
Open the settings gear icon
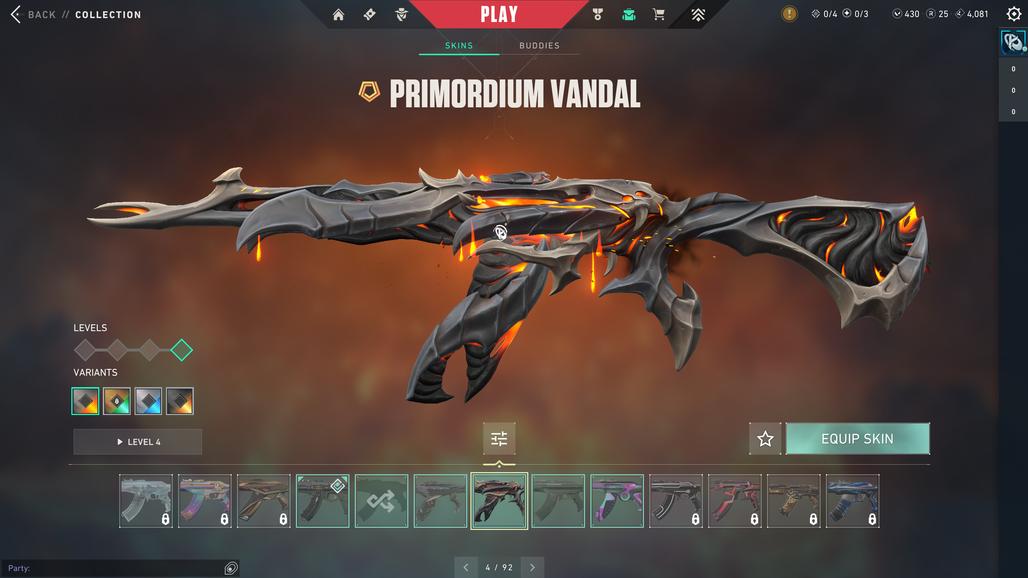[1014, 14]
